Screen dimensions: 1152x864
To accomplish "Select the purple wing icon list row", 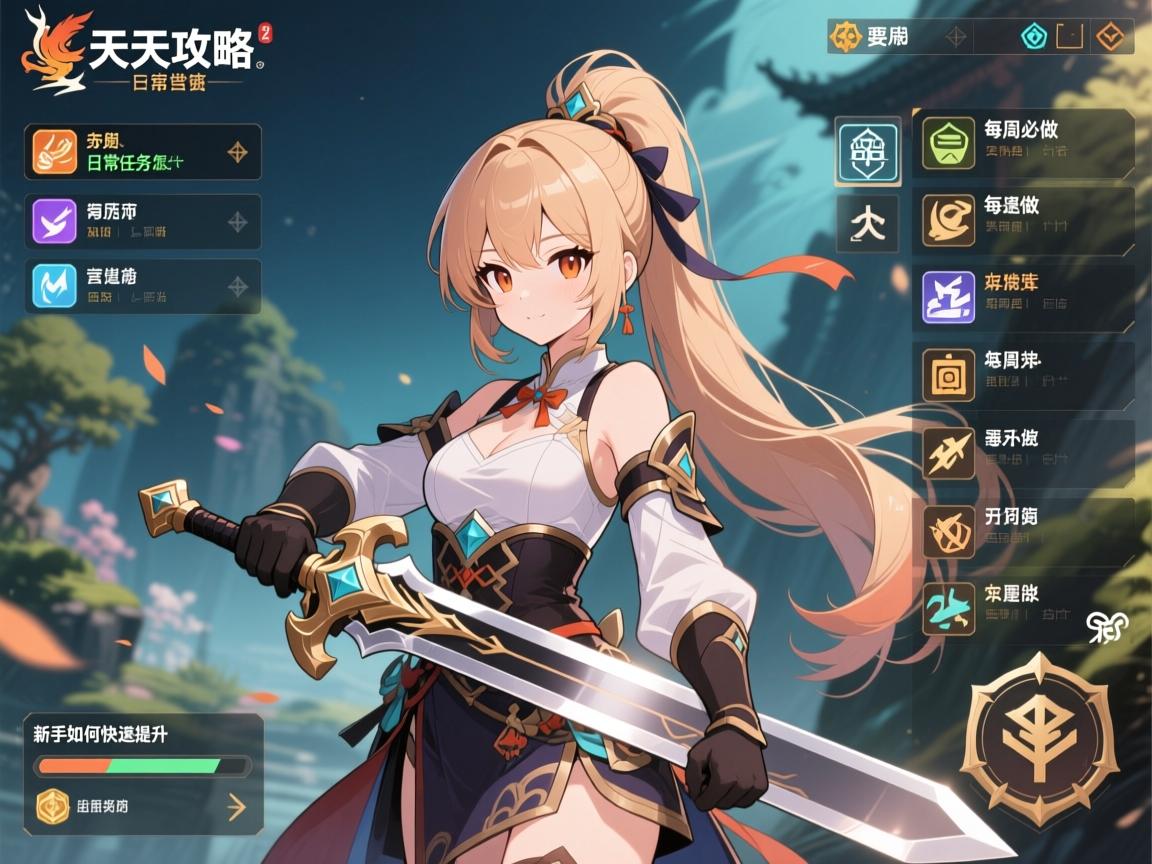I will point(142,222).
